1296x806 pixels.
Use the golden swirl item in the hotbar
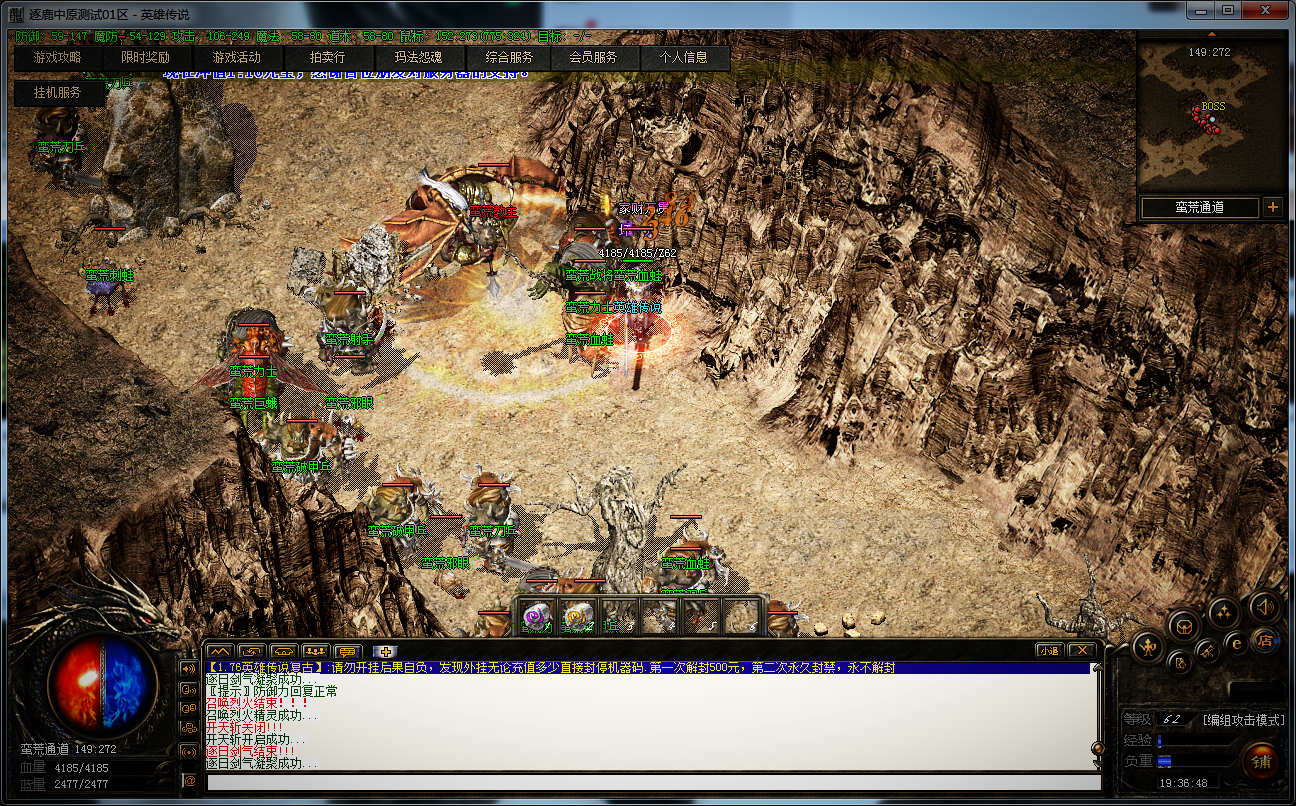pos(578,617)
